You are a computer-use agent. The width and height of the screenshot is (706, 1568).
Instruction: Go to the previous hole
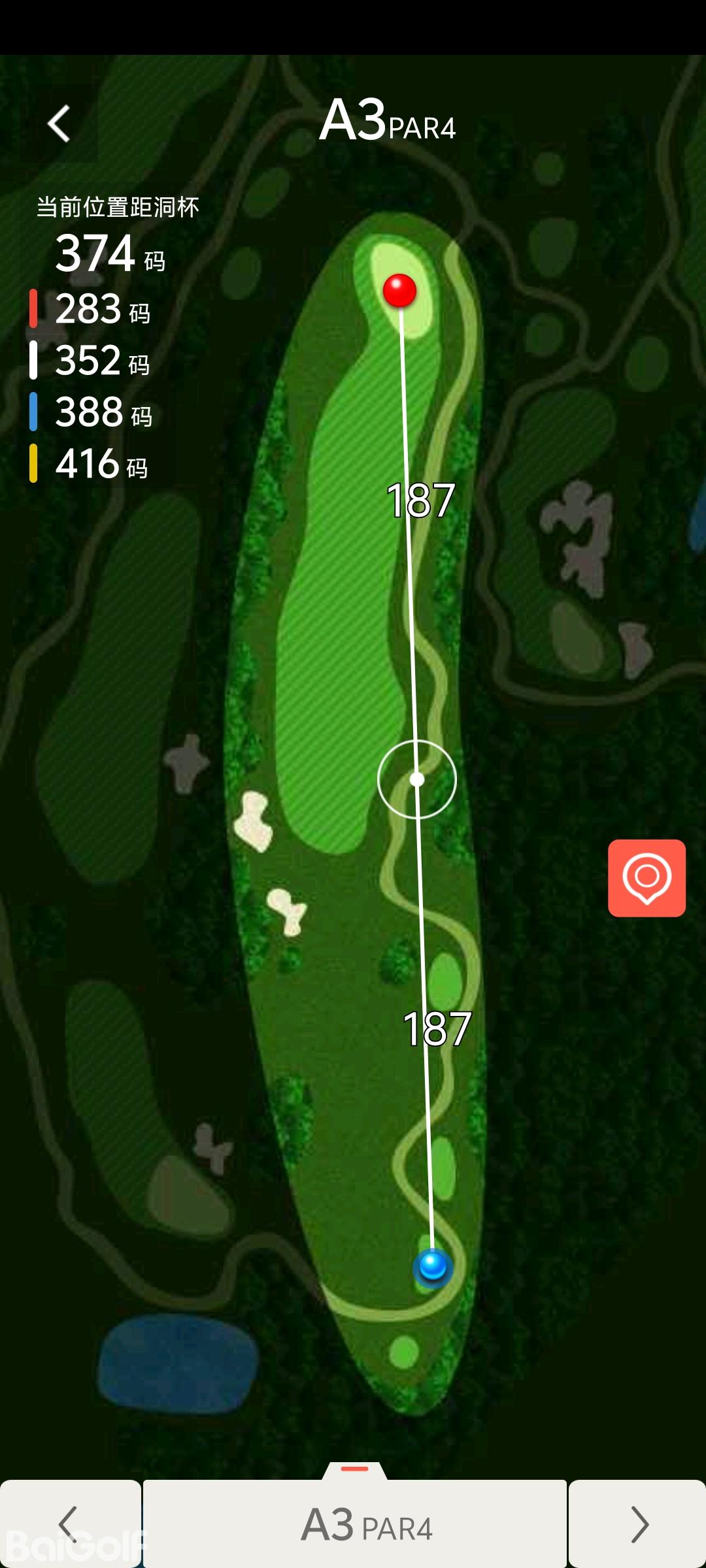pyautogui.click(x=70, y=1524)
